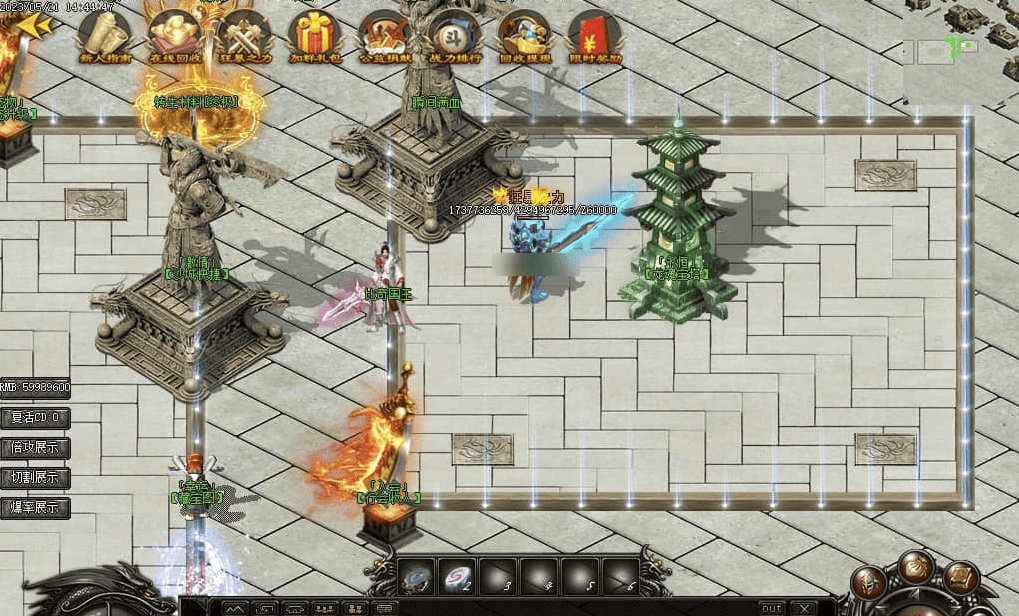Open the 限时赞助 red envelope icon
The height and width of the screenshot is (616, 1019).
coord(594,34)
